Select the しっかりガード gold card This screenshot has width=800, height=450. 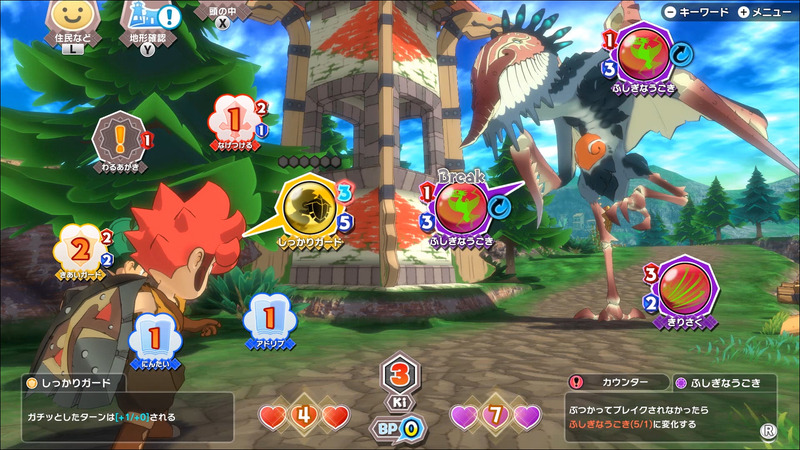[309, 207]
